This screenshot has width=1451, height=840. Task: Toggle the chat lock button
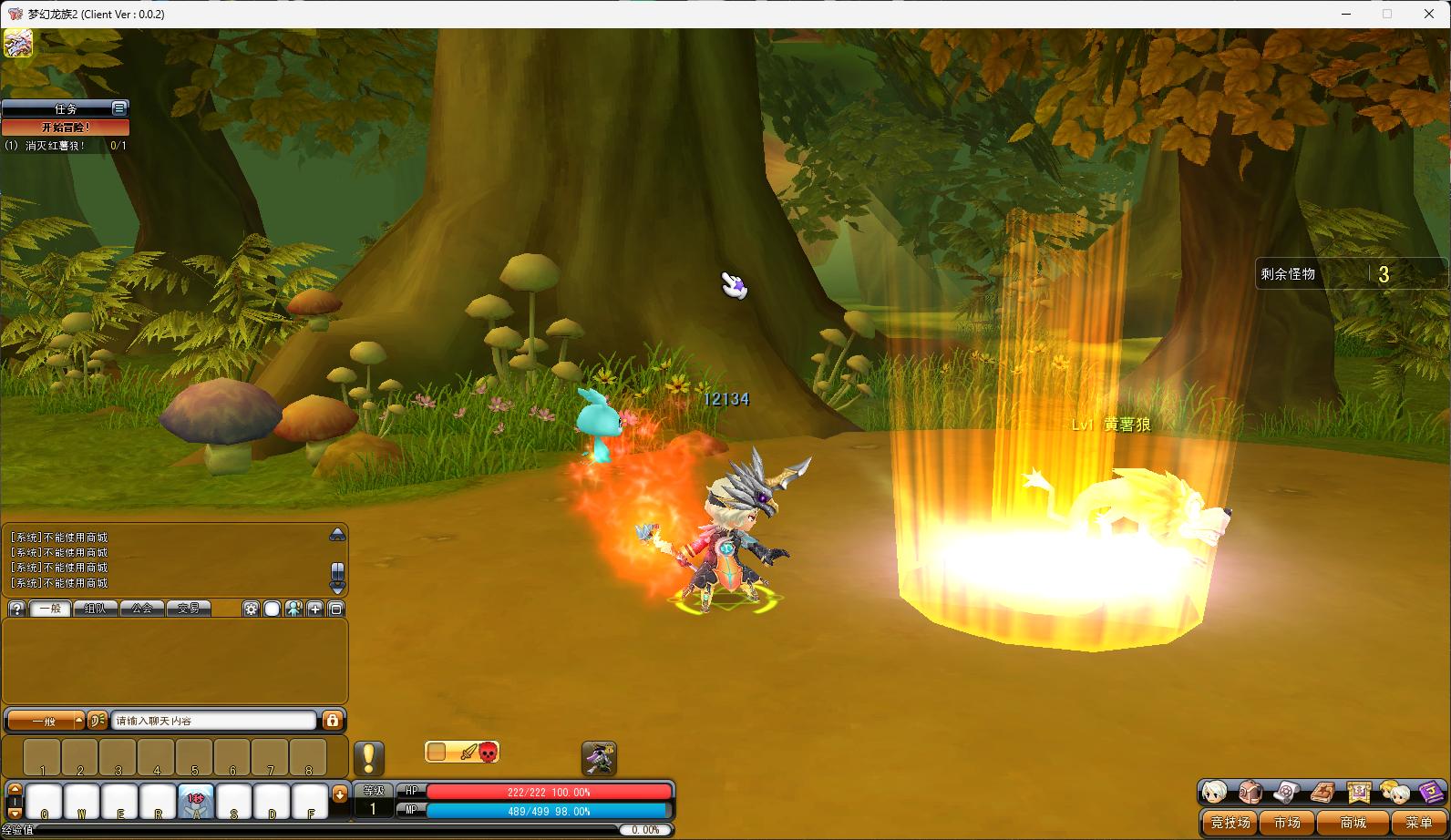pos(333,721)
